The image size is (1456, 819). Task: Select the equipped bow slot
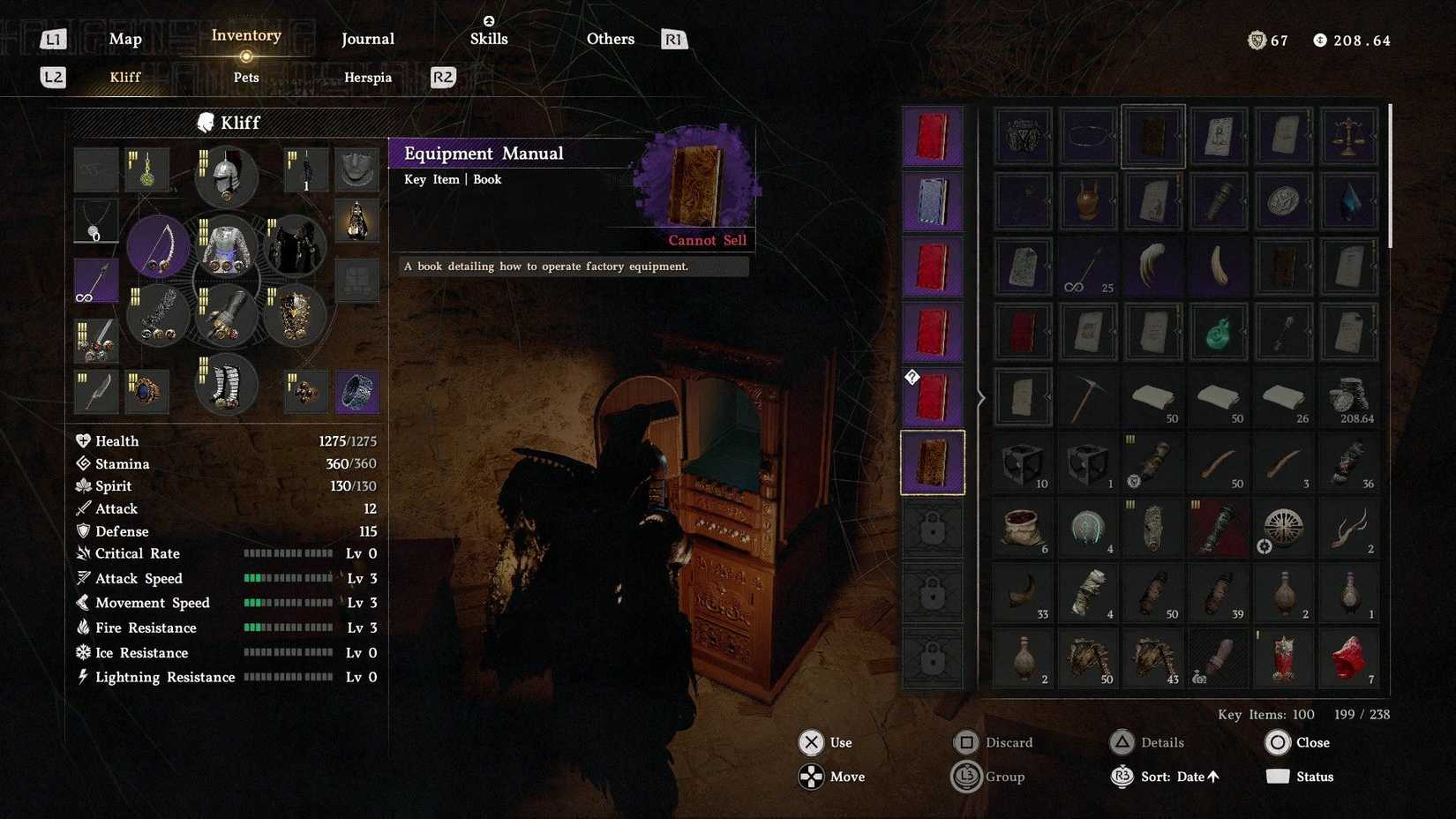tap(157, 247)
